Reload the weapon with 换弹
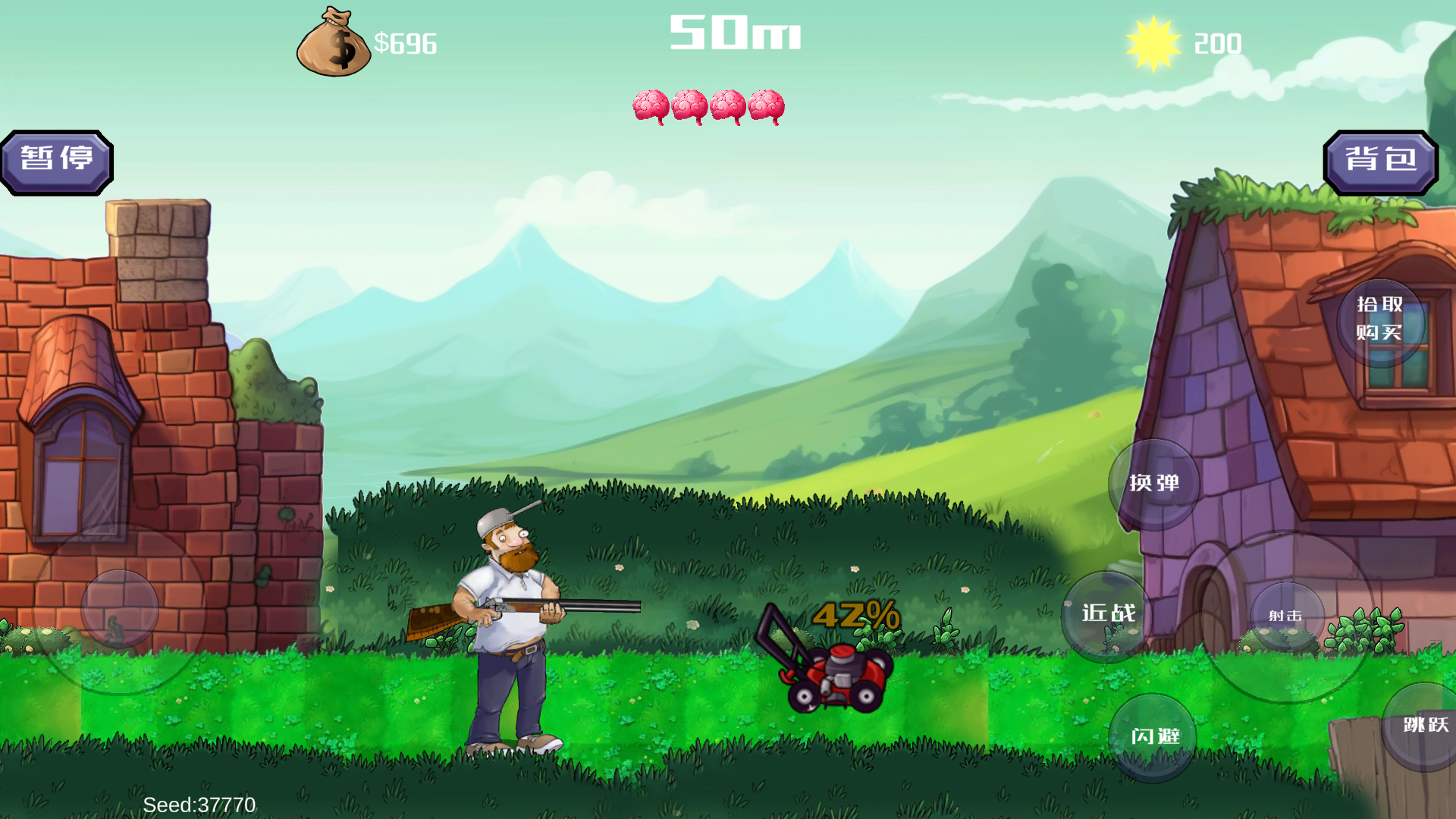 (x=1153, y=484)
